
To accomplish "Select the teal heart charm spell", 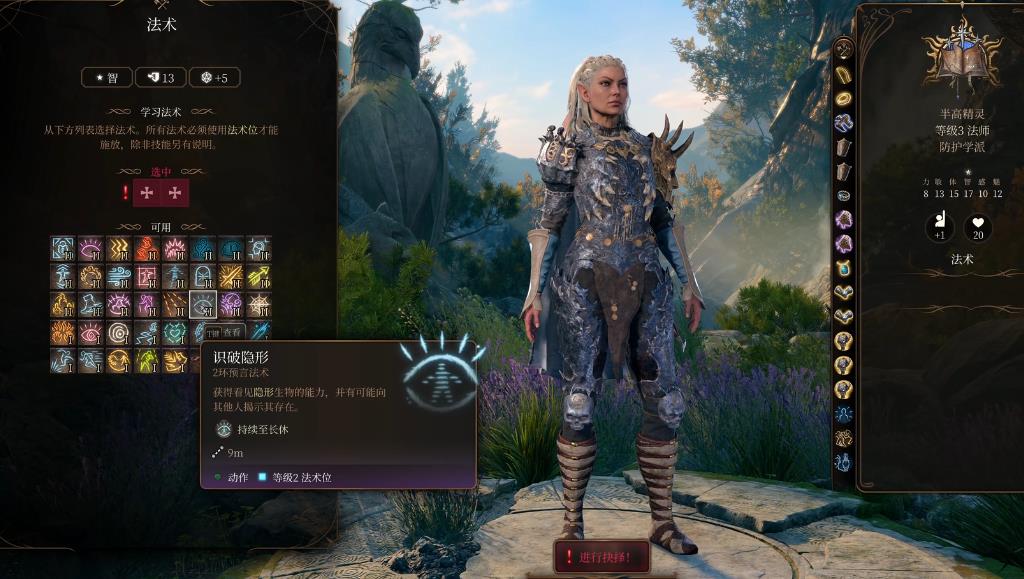I will (x=175, y=332).
